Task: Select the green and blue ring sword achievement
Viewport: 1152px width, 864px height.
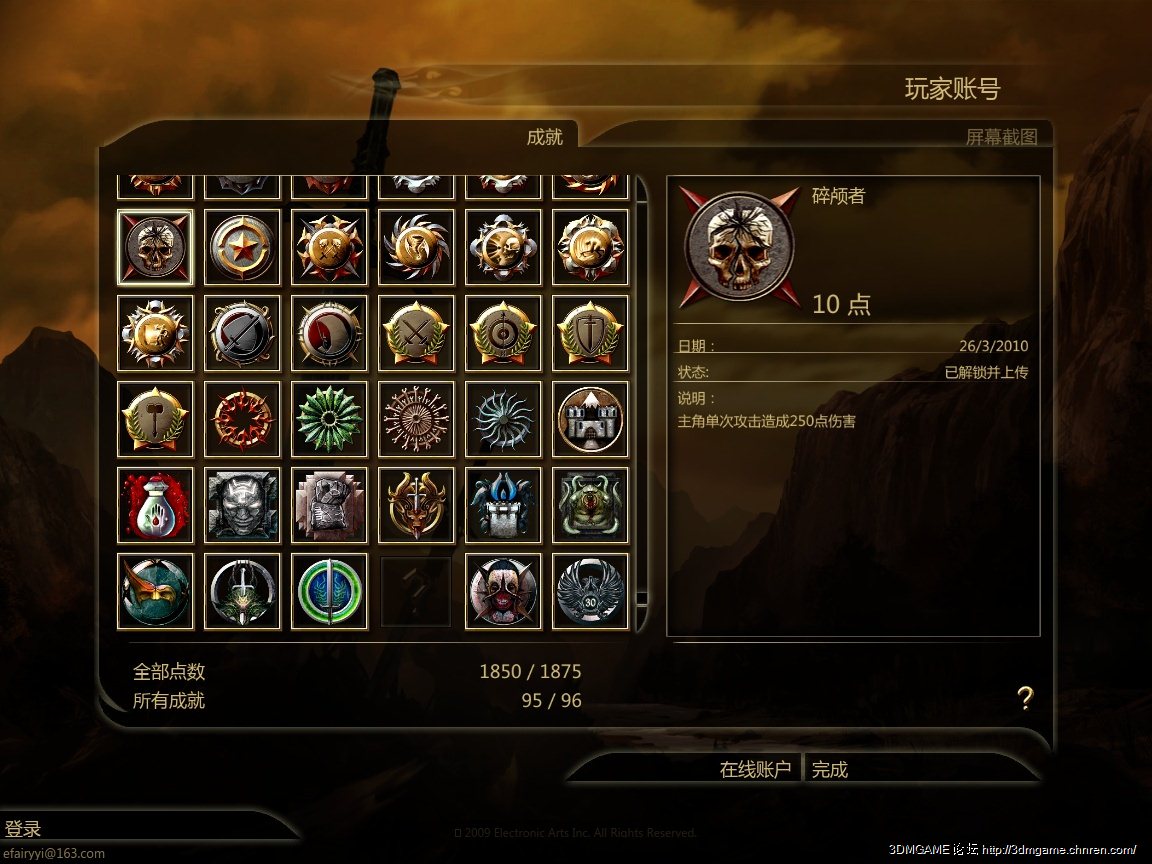Action: 329,591
